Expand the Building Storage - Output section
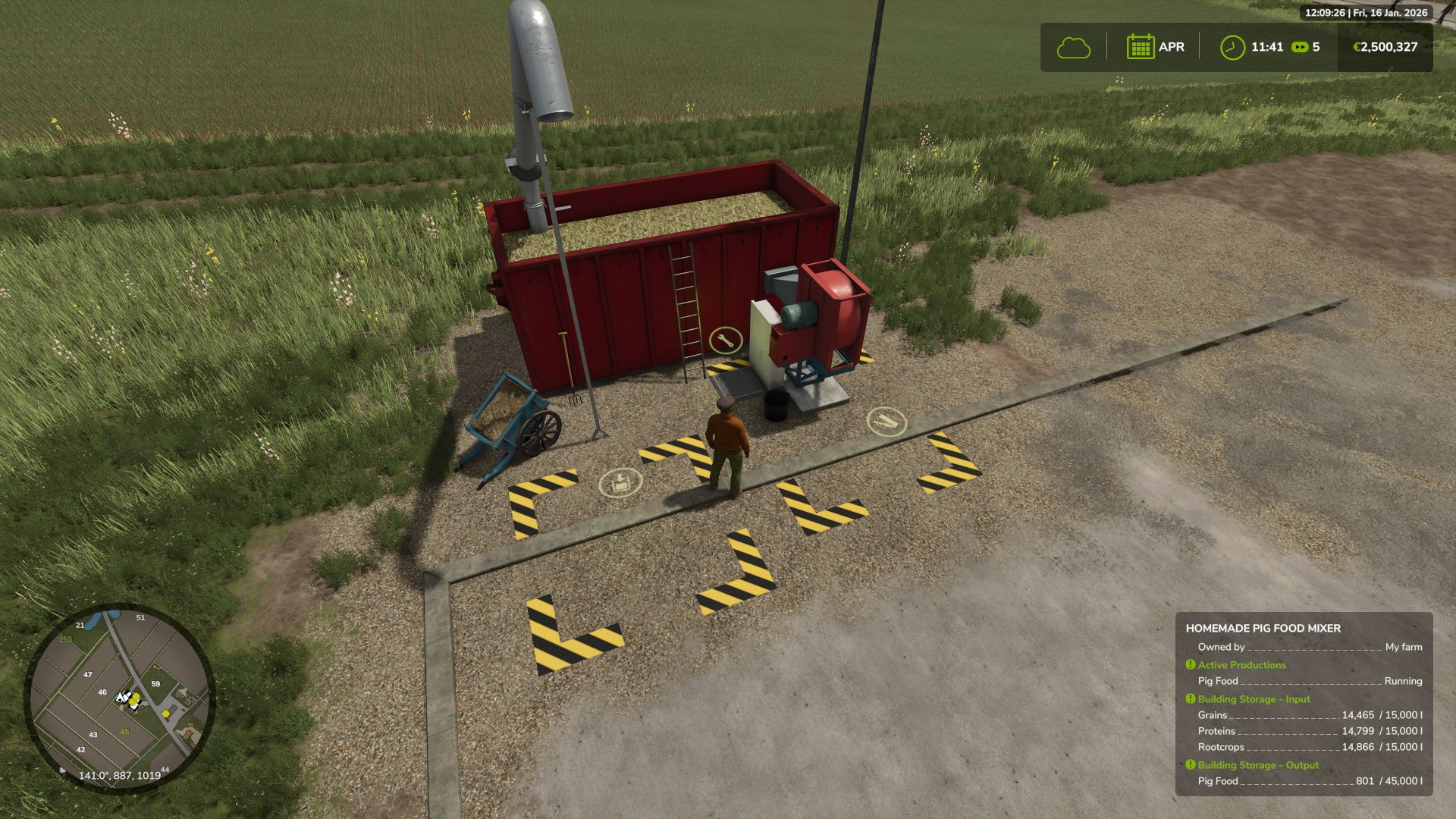 [x=1259, y=765]
